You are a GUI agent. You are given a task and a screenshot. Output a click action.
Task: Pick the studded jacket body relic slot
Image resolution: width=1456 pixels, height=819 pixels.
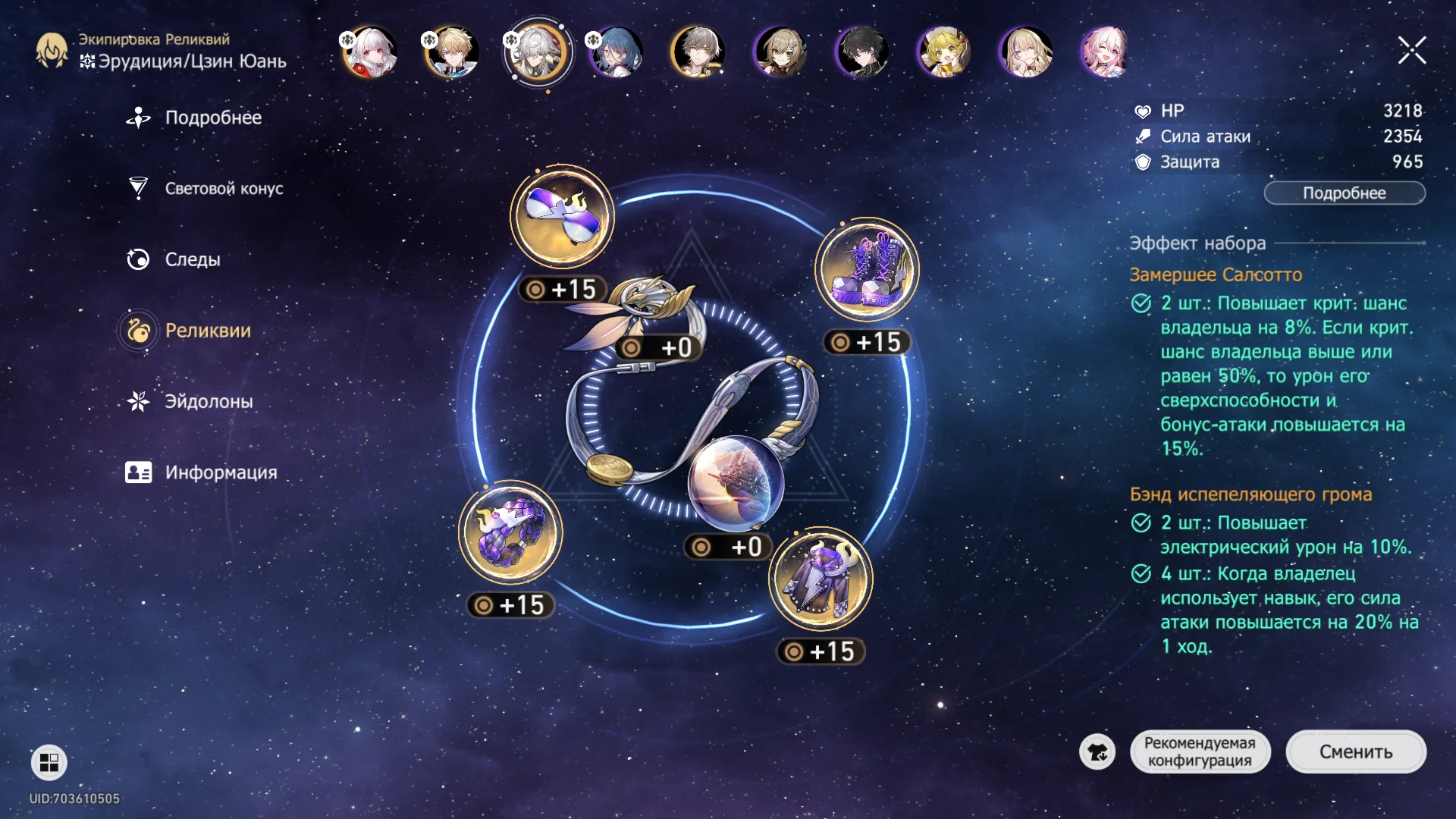pos(821,579)
